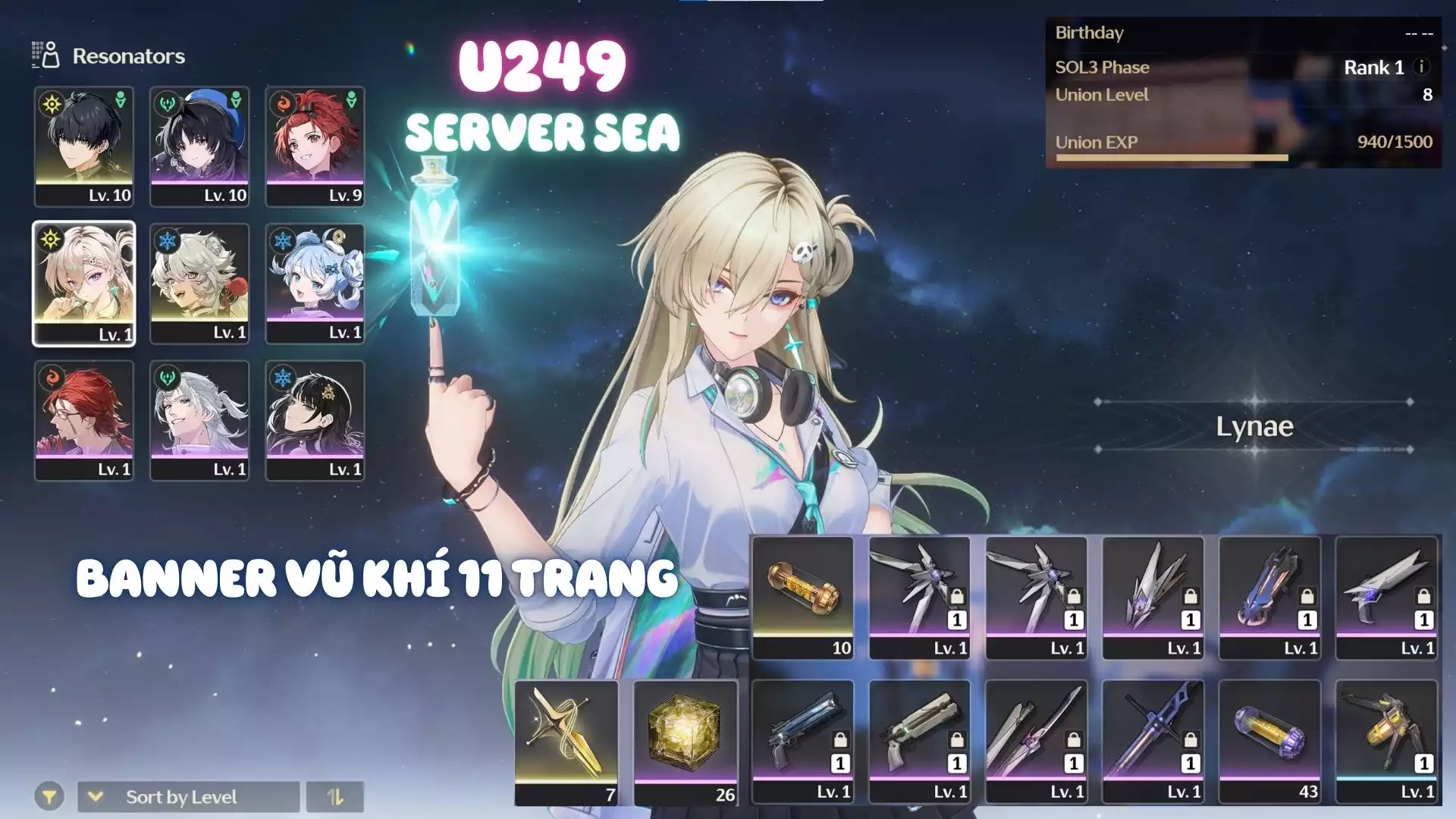The image size is (1456, 819).
Task: Select the purple capsule item with count 43
Action: click(x=1269, y=741)
